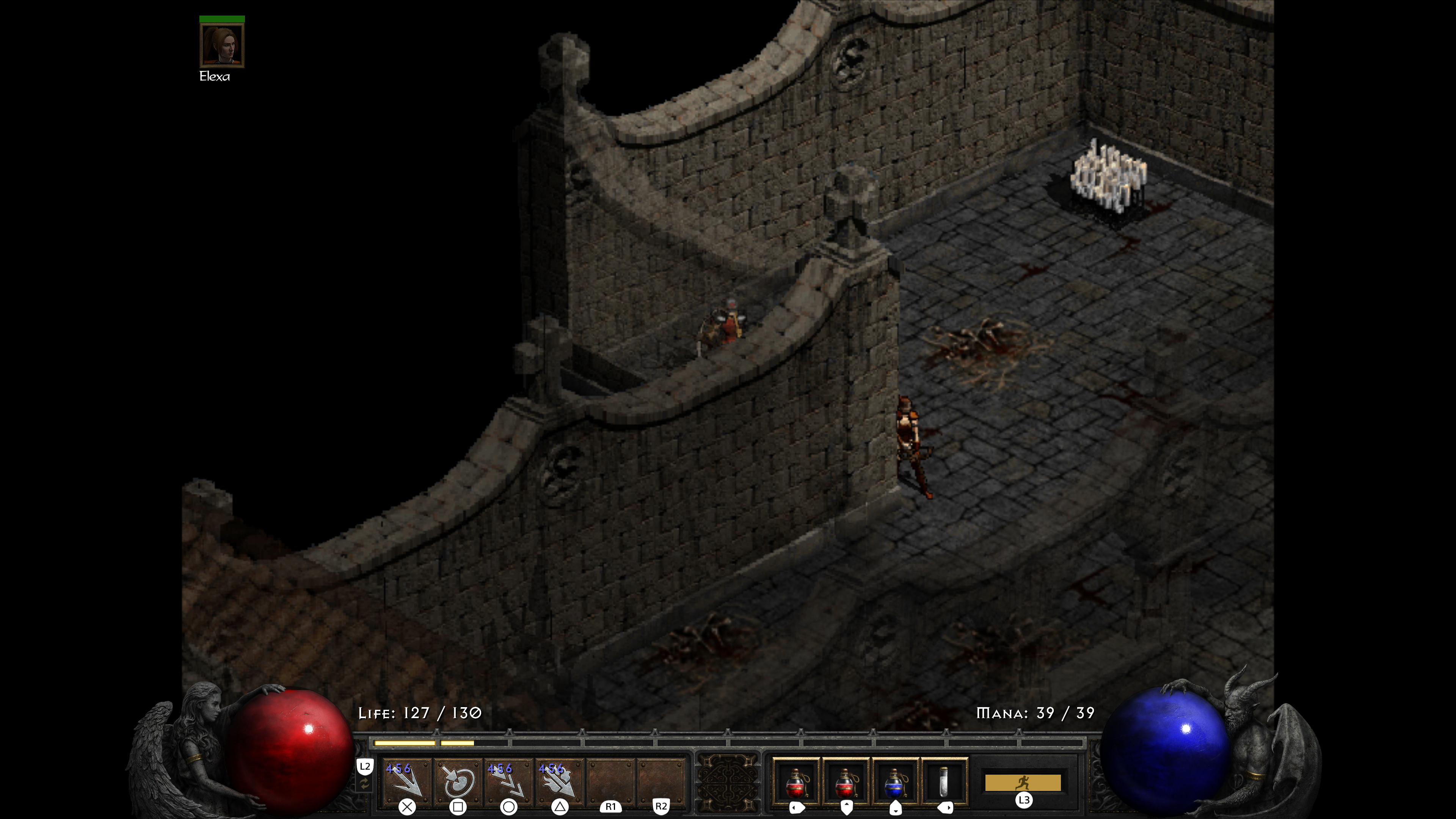
Task: Click the skill-set swap arrows icon
Action: click(365, 784)
